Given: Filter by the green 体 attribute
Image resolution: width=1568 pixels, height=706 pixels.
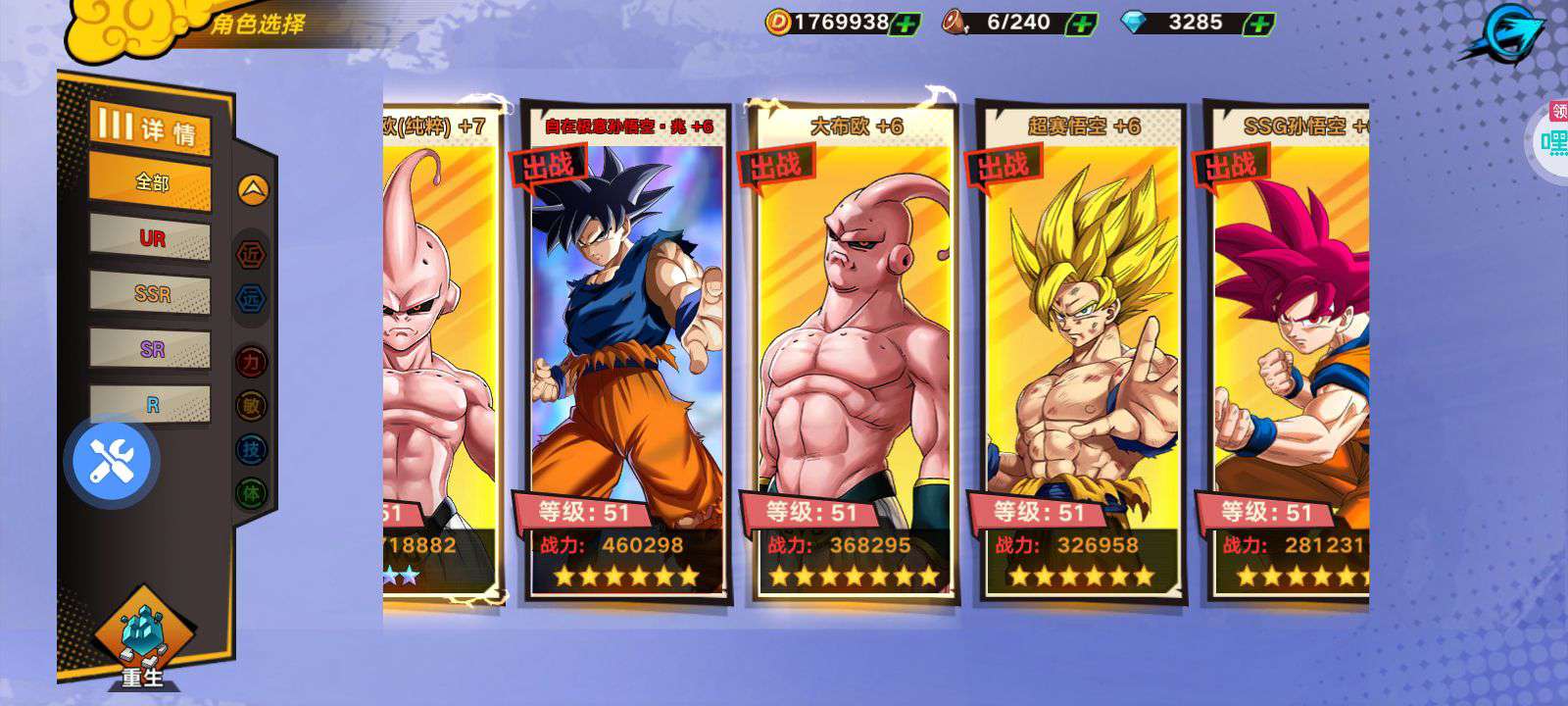Looking at the screenshot, I should tap(252, 492).
